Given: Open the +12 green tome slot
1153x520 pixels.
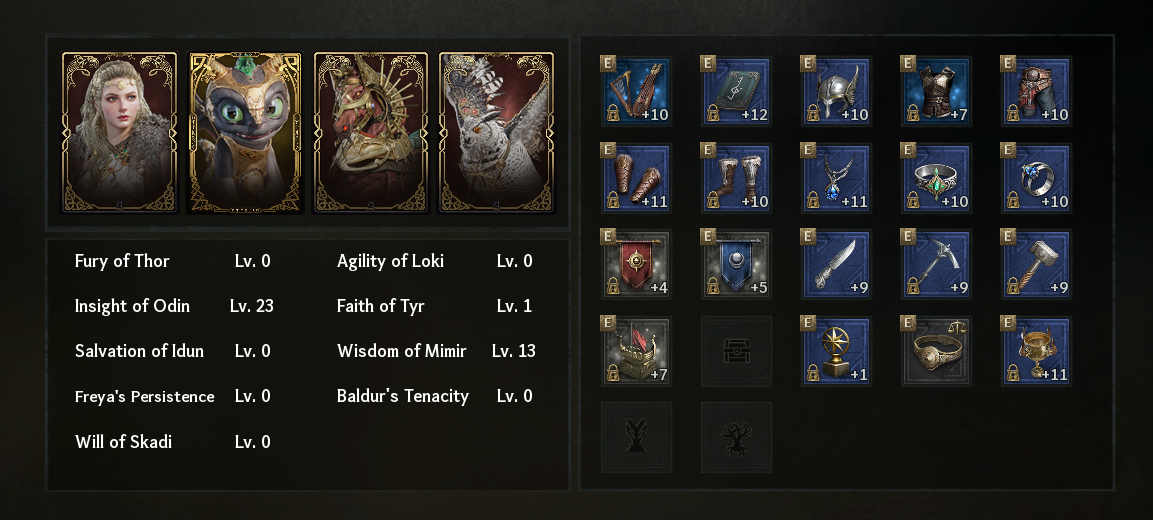Looking at the screenshot, I should [736, 92].
